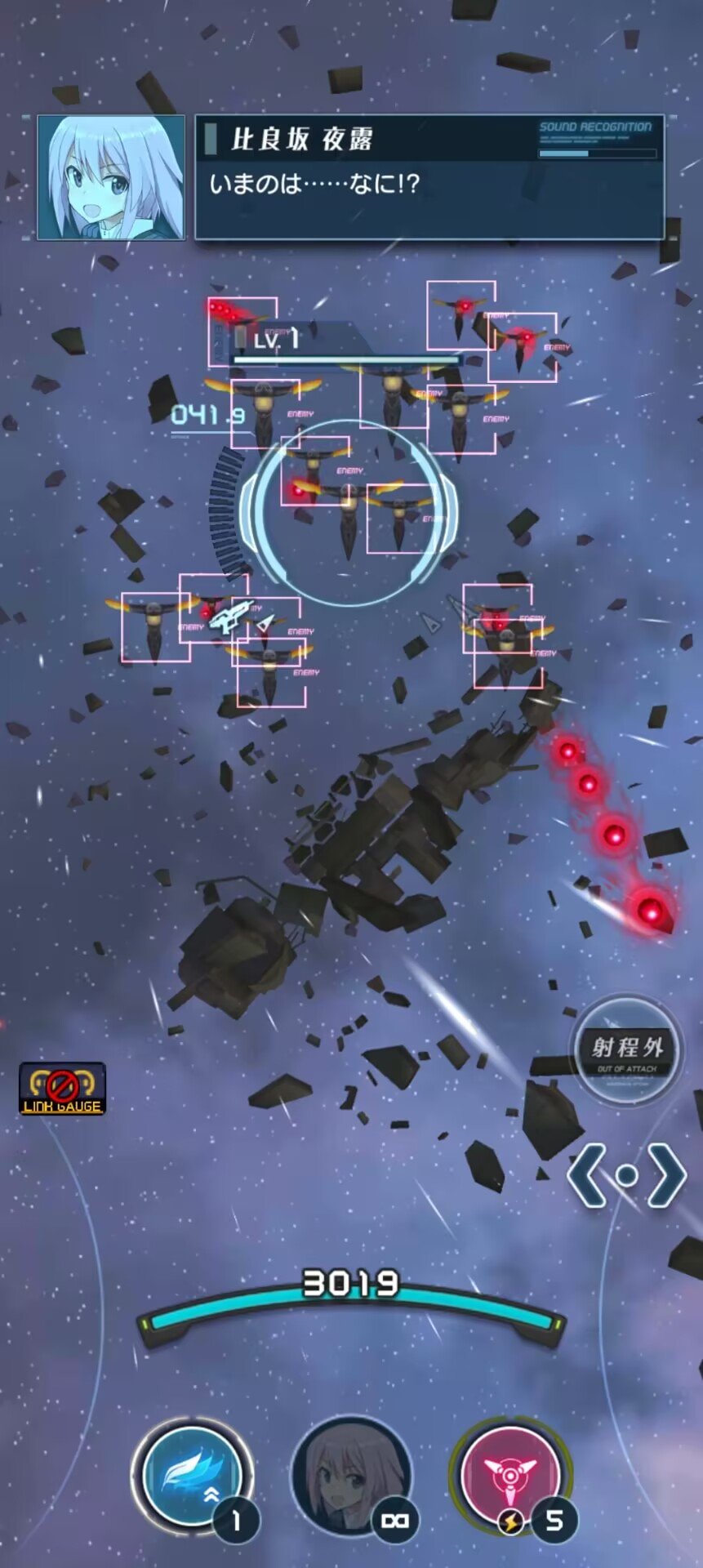Switch target with the left arrow
Image resolution: width=703 pixels, height=1568 pixels.
586,1176
